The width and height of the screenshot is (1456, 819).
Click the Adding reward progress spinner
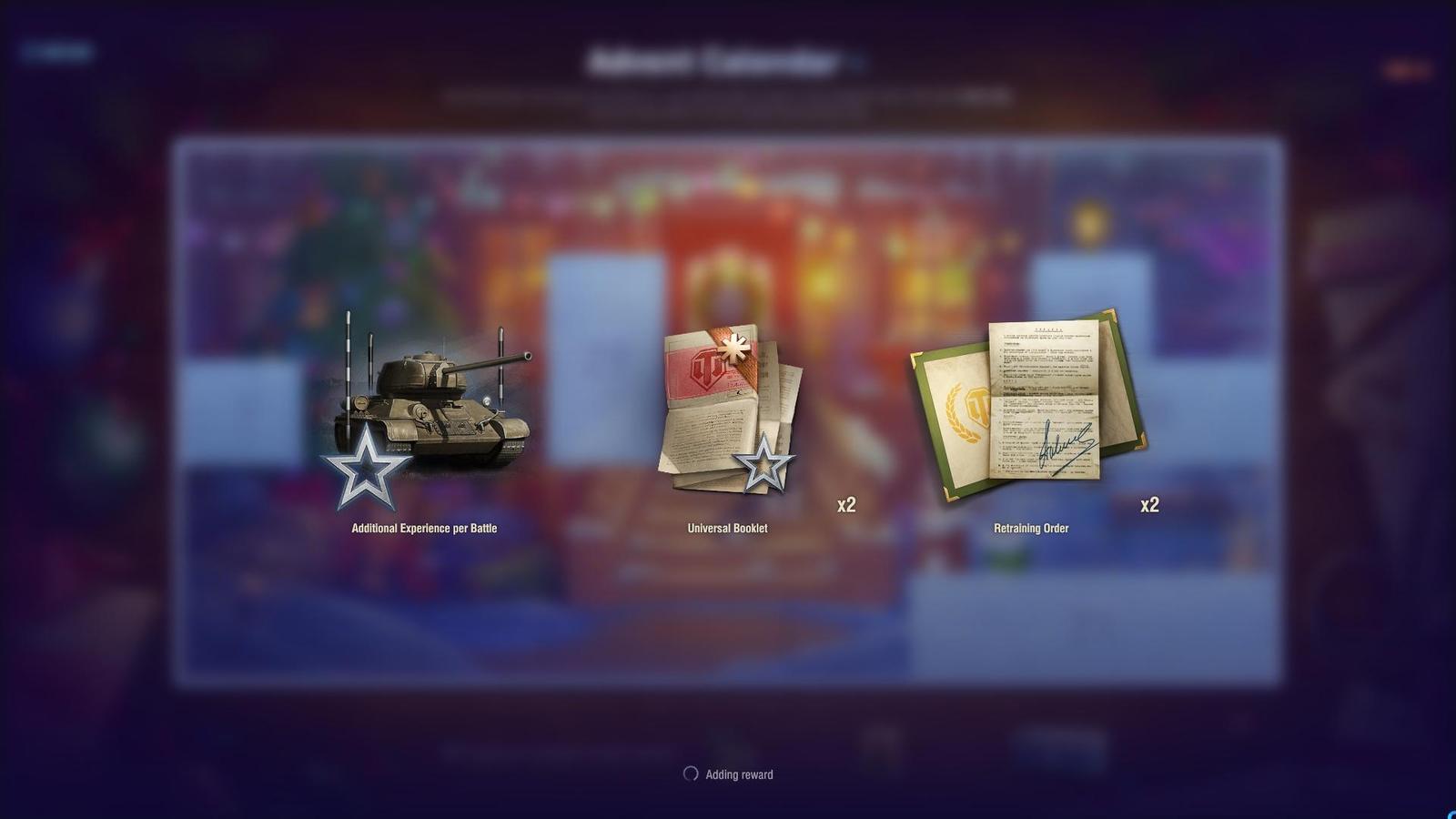point(692,774)
